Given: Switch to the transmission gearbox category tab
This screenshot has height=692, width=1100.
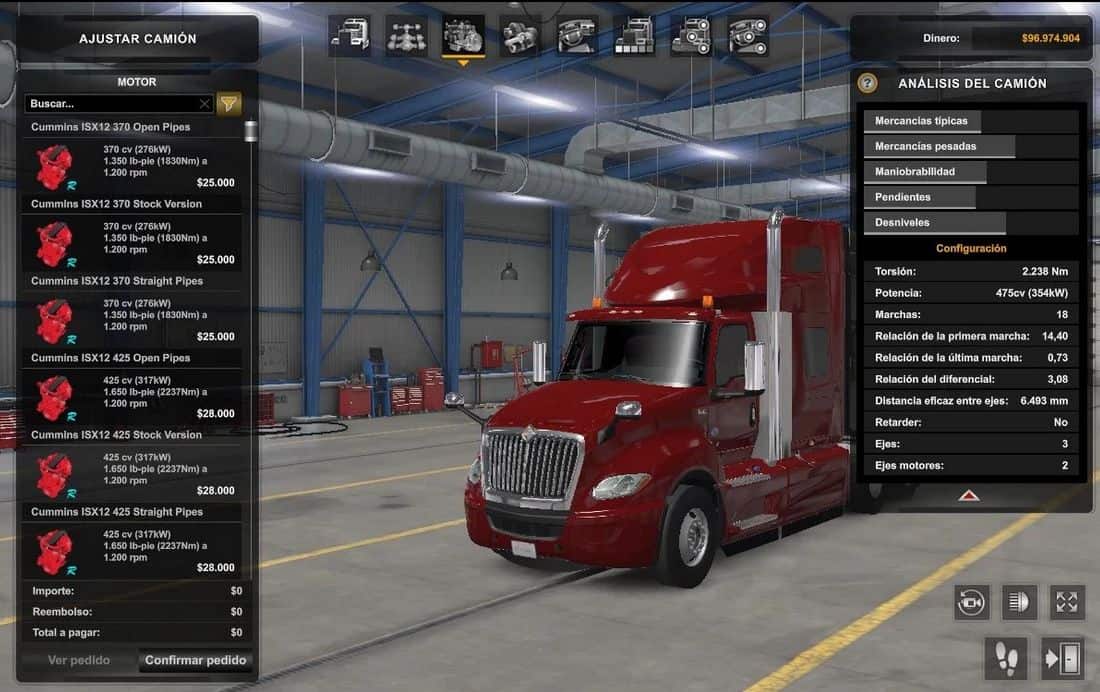Looking at the screenshot, I should tap(521, 37).
